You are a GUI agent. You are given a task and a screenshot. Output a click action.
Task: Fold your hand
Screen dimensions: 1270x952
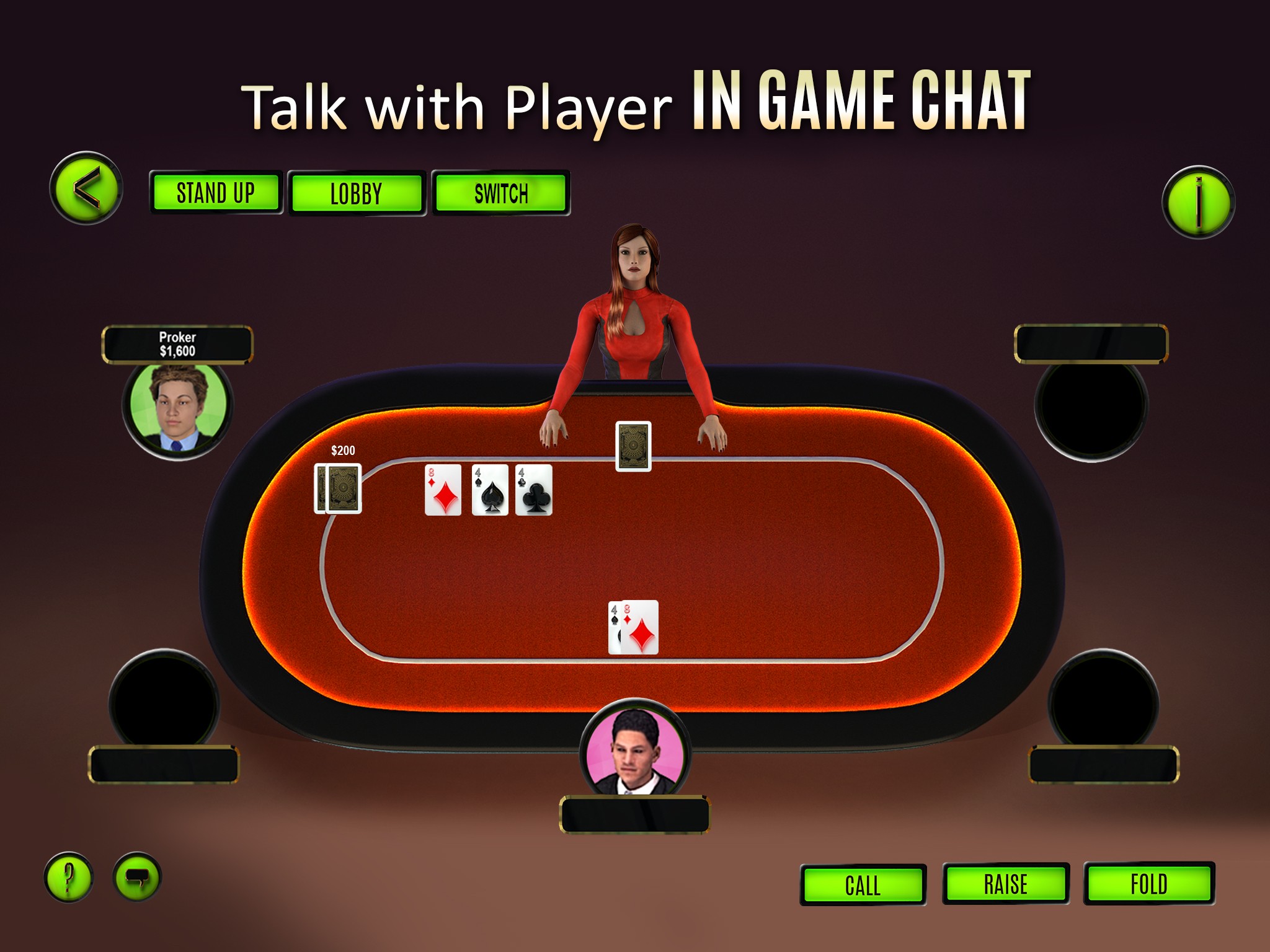coord(1149,884)
